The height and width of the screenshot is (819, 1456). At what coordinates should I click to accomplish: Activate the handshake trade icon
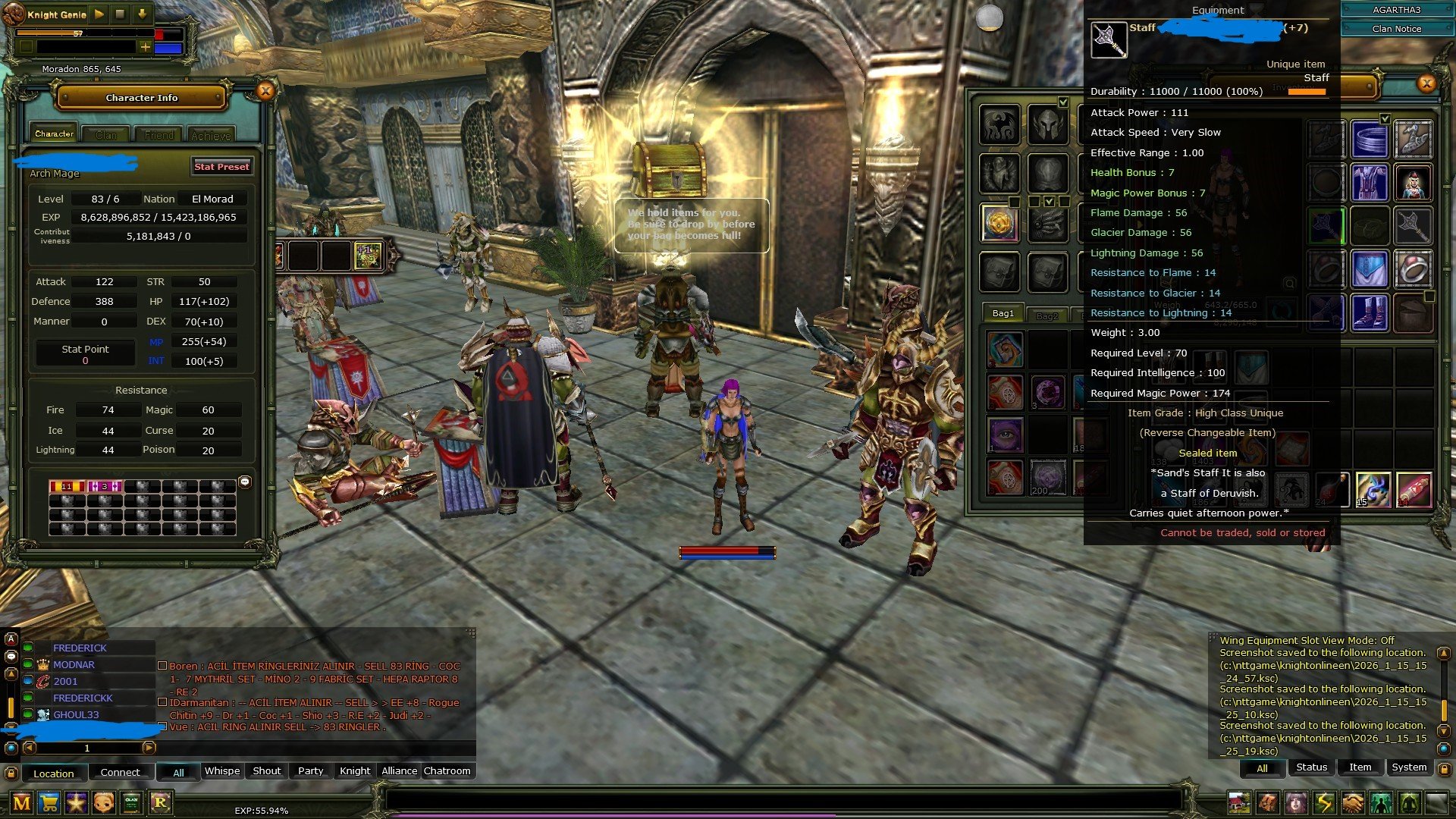pos(1352,802)
